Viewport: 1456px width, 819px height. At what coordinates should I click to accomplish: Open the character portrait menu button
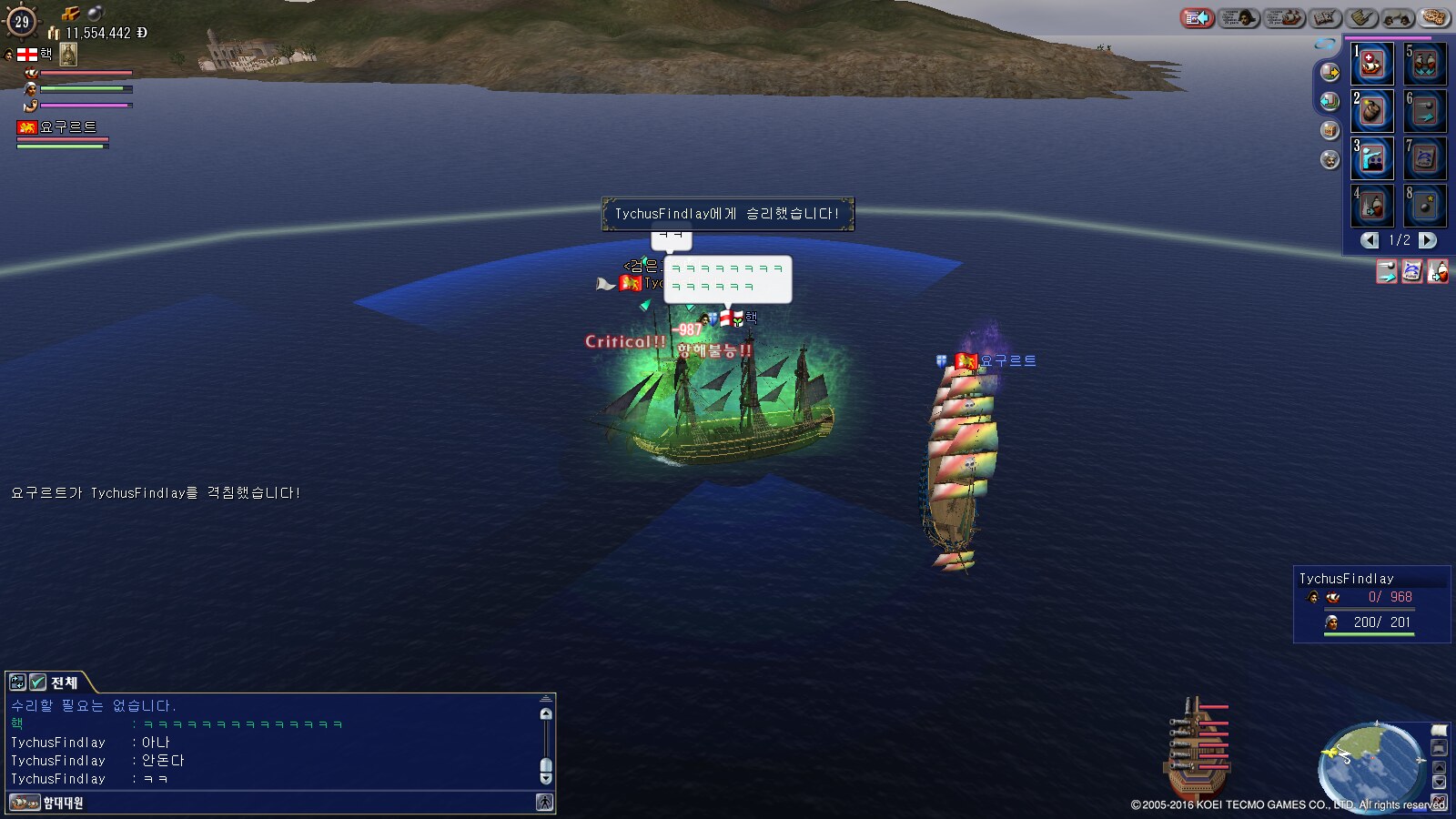click(1238, 17)
